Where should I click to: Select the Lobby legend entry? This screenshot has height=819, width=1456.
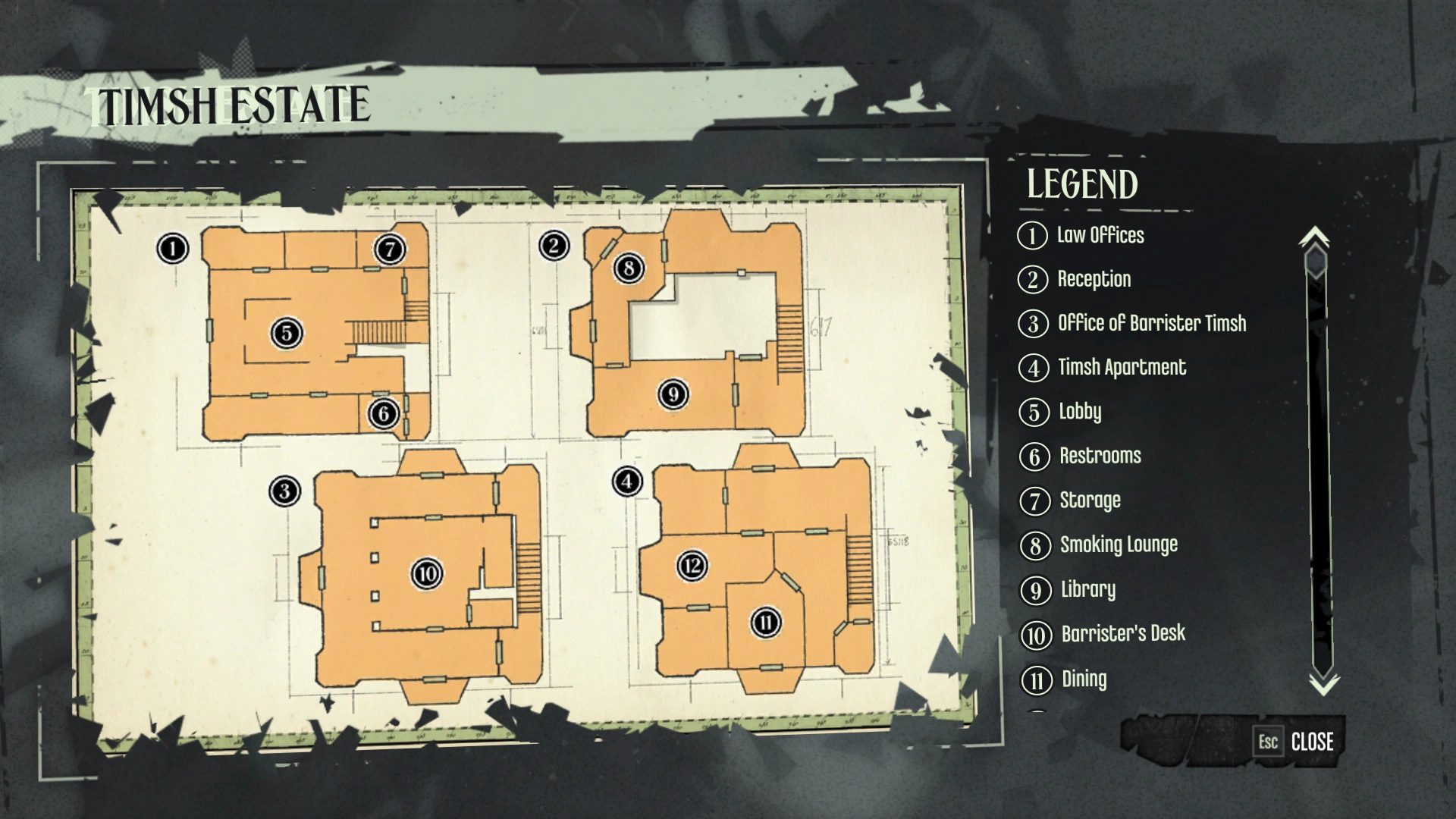pos(1079,412)
